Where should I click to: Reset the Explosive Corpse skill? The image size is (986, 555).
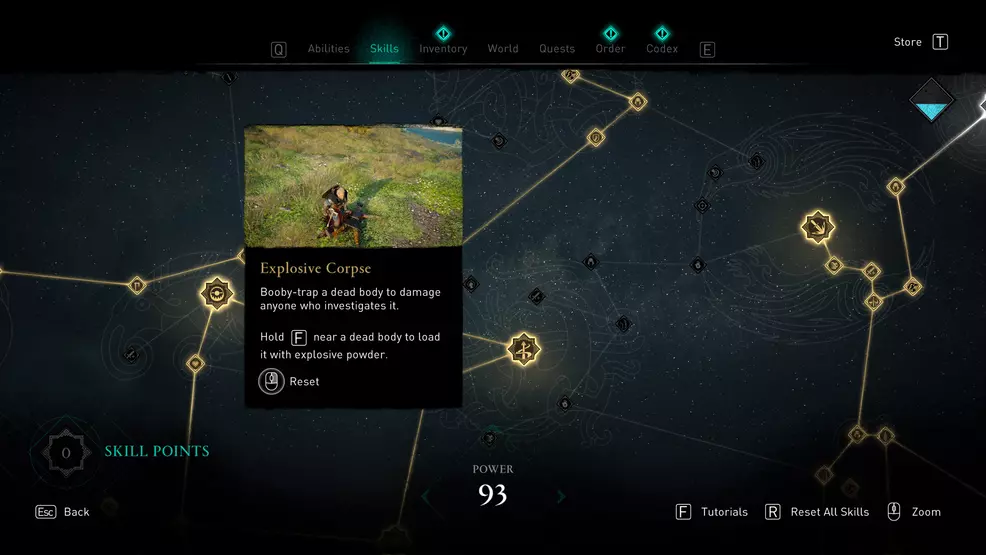click(x=289, y=381)
